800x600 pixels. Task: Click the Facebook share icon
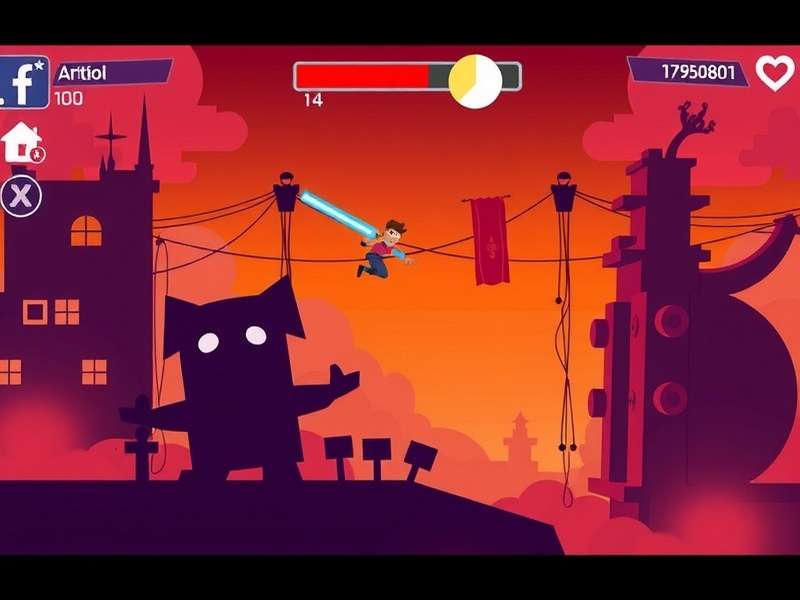tap(24, 82)
